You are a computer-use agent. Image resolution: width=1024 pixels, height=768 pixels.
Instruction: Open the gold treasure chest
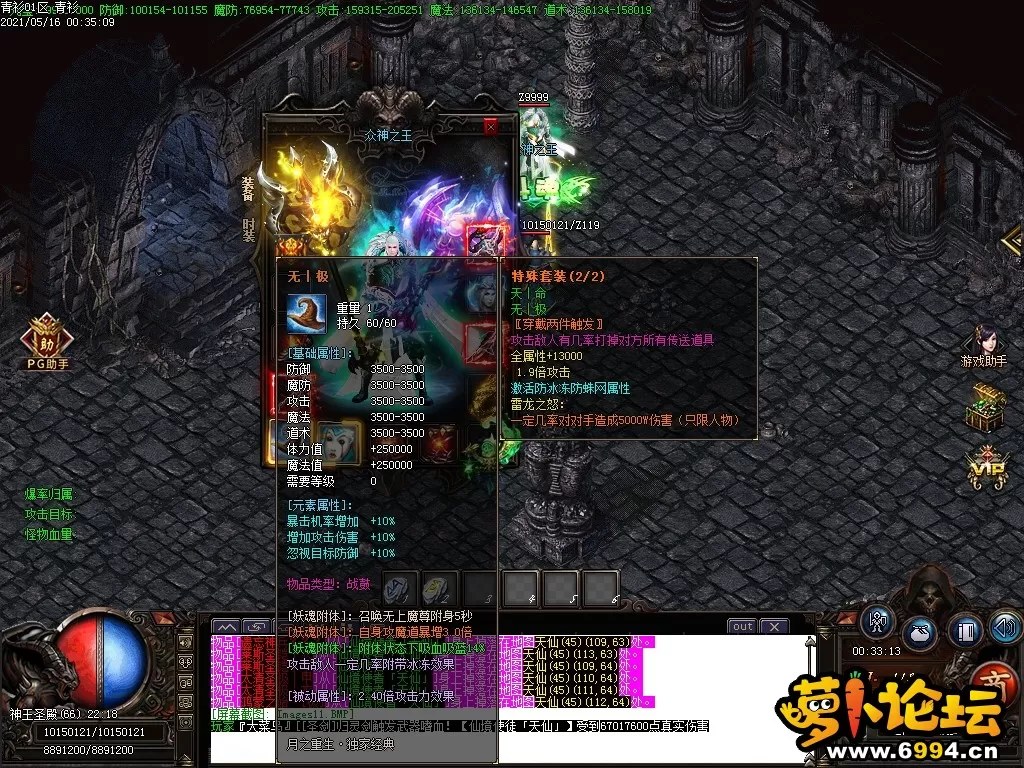984,409
